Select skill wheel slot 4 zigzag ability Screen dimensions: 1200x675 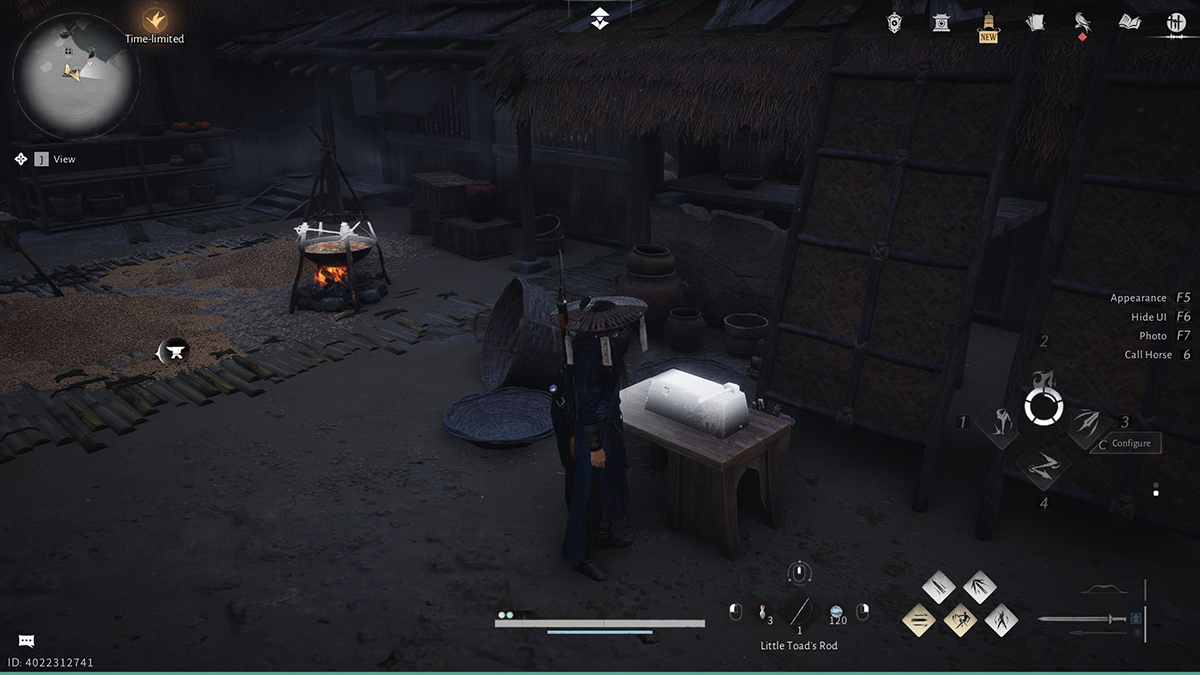[1042, 464]
